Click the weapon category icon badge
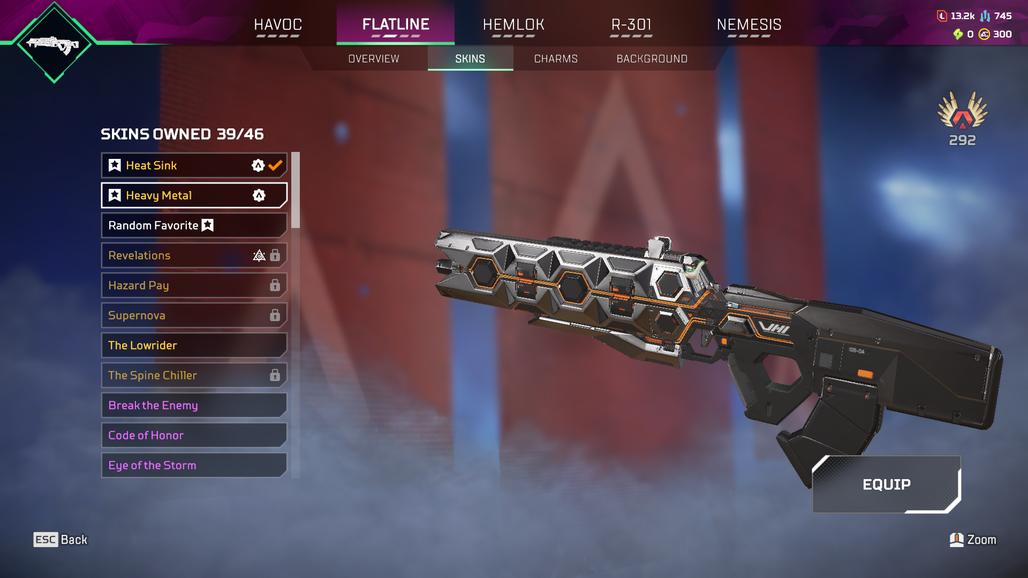Viewport: 1028px width, 578px height. [x=54, y=43]
